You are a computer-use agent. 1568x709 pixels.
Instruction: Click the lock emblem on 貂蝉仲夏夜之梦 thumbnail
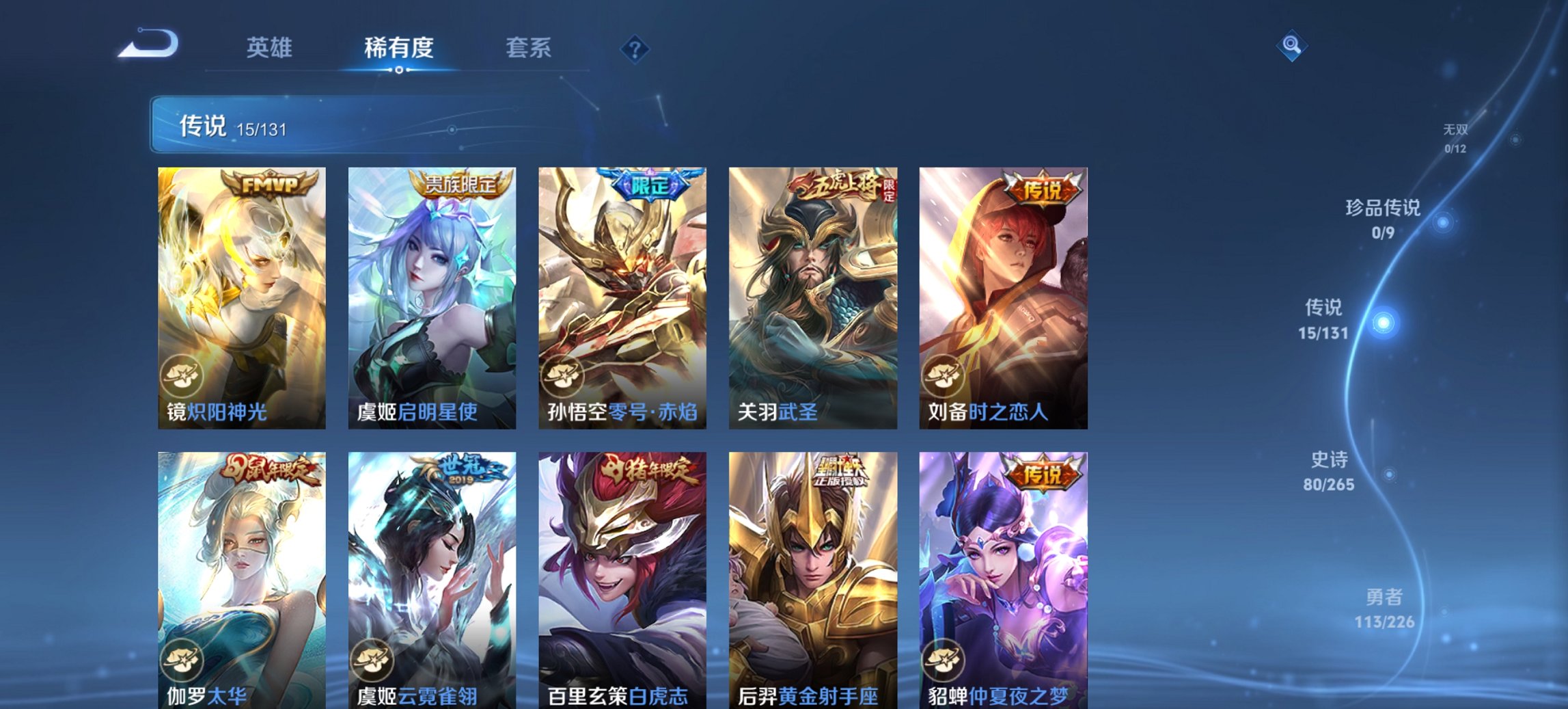pyautogui.click(x=944, y=658)
